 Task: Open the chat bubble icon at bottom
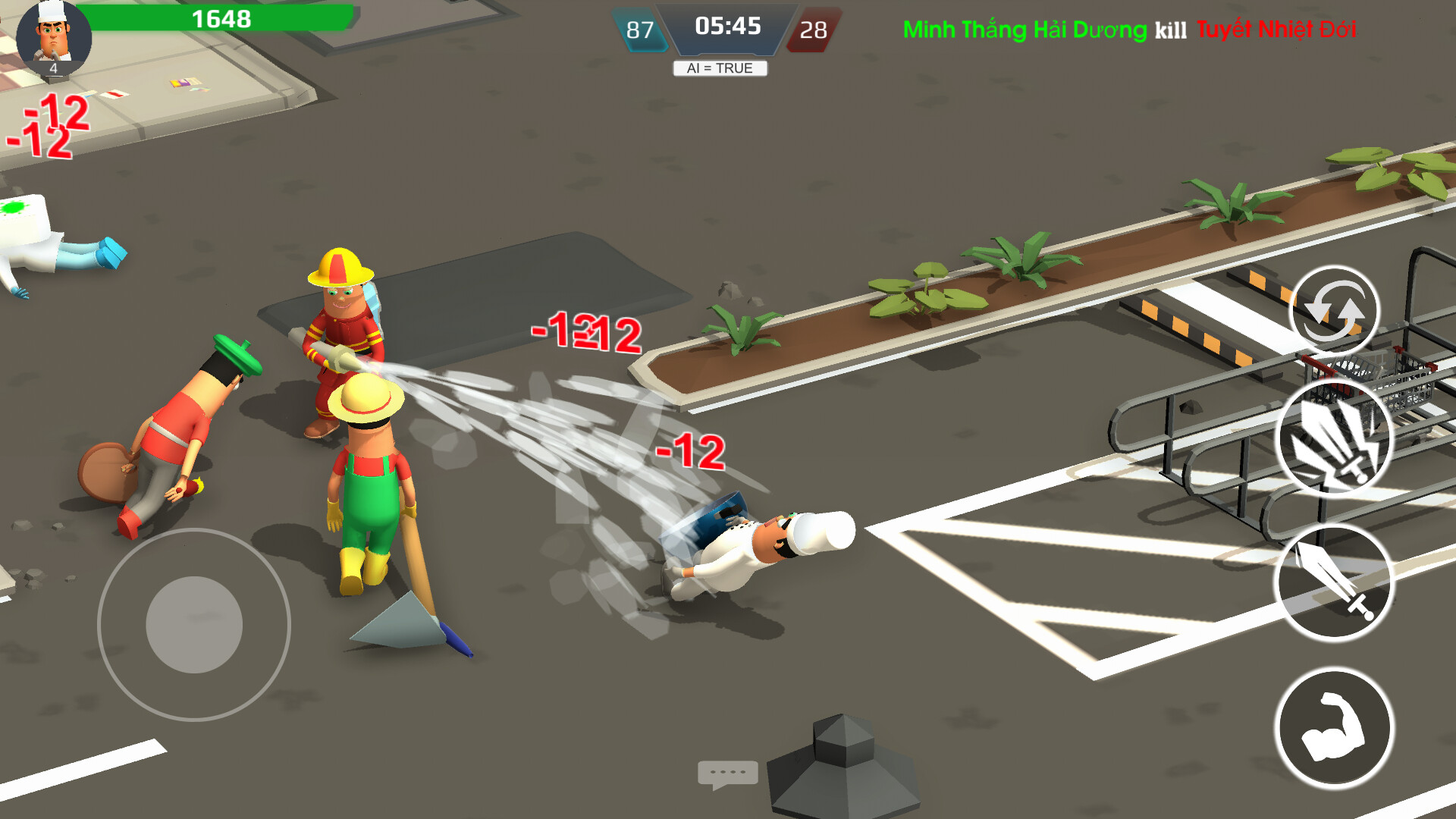pyautogui.click(x=727, y=773)
